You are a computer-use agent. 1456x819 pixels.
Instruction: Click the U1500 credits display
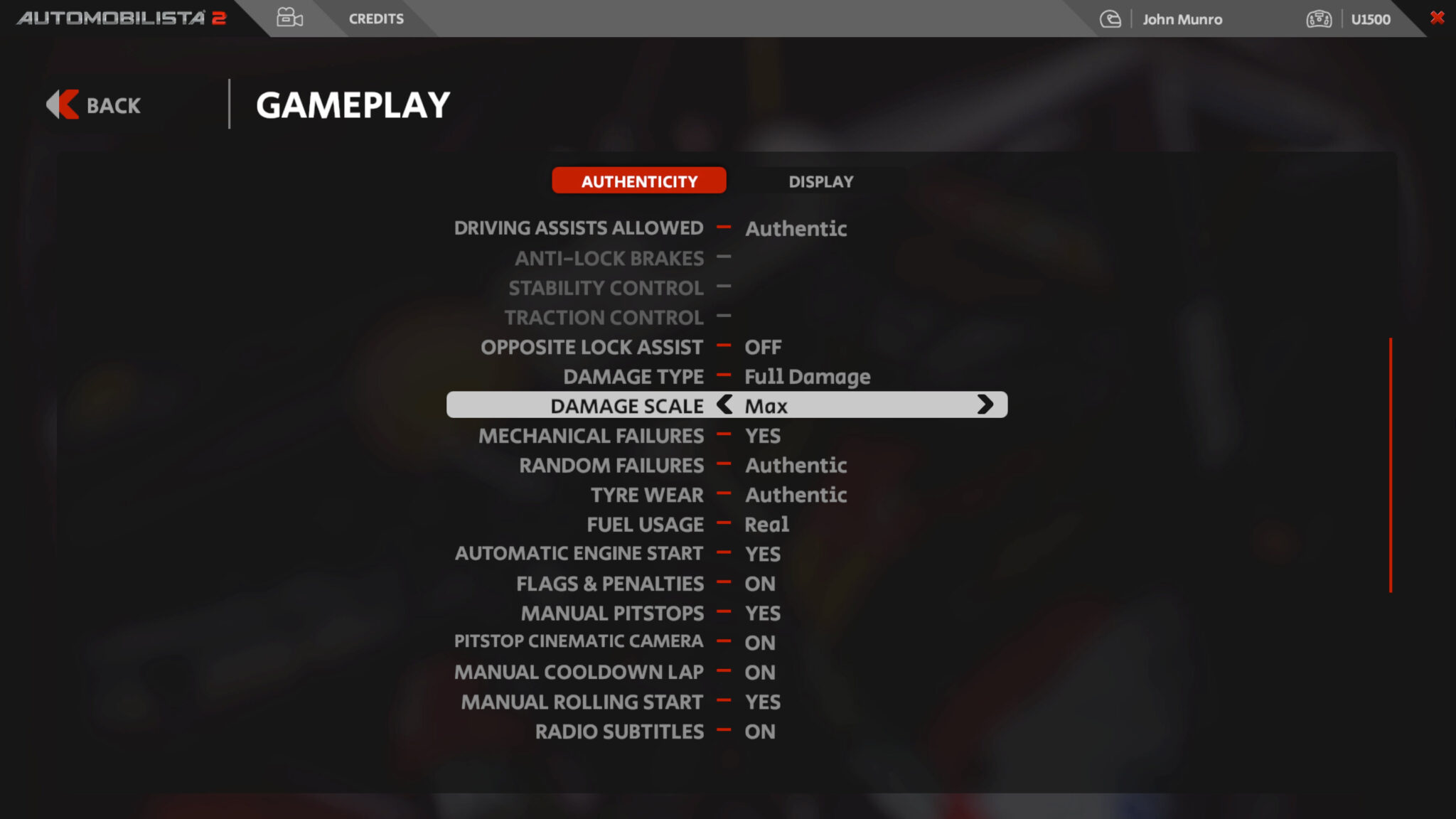coord(1371,19)
